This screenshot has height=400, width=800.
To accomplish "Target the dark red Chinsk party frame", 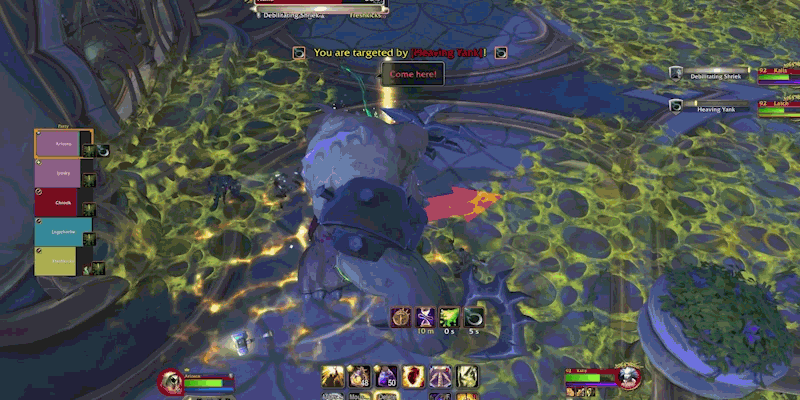I will pos(63,202).
